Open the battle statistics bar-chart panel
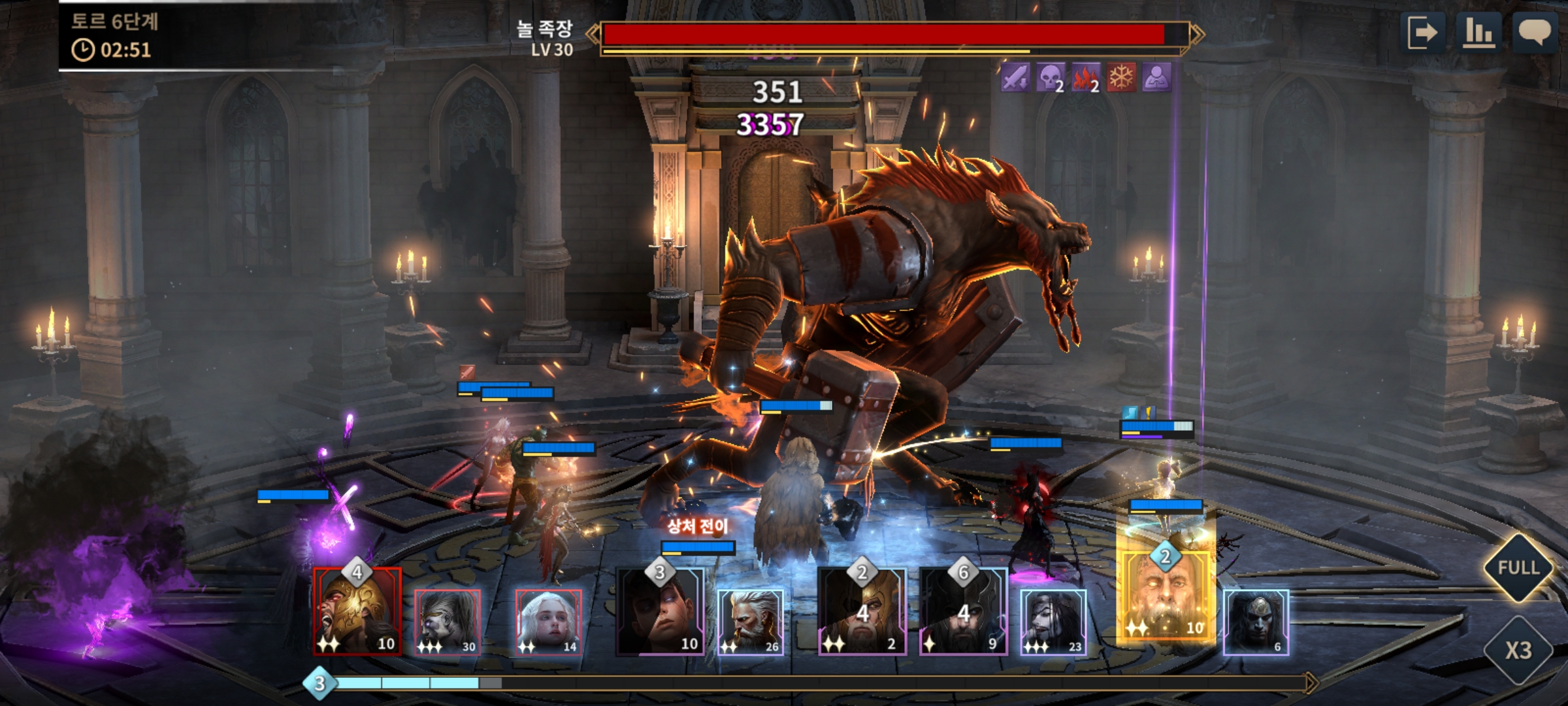 tap(1478, 32)
